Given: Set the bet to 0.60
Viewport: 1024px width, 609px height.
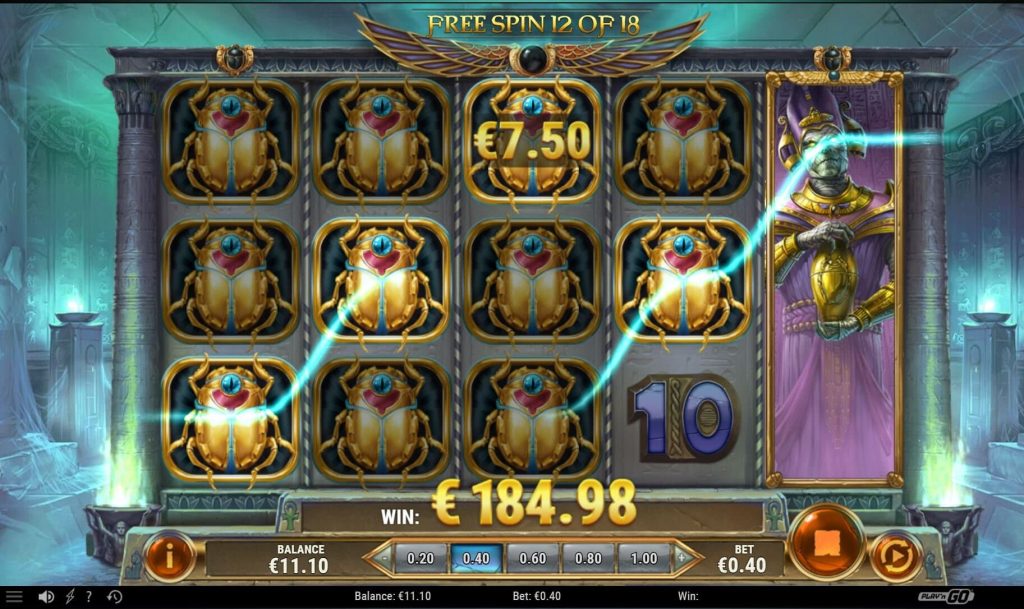Looking at the screenshot, I should pyautogui.click(x=531, y=557).
